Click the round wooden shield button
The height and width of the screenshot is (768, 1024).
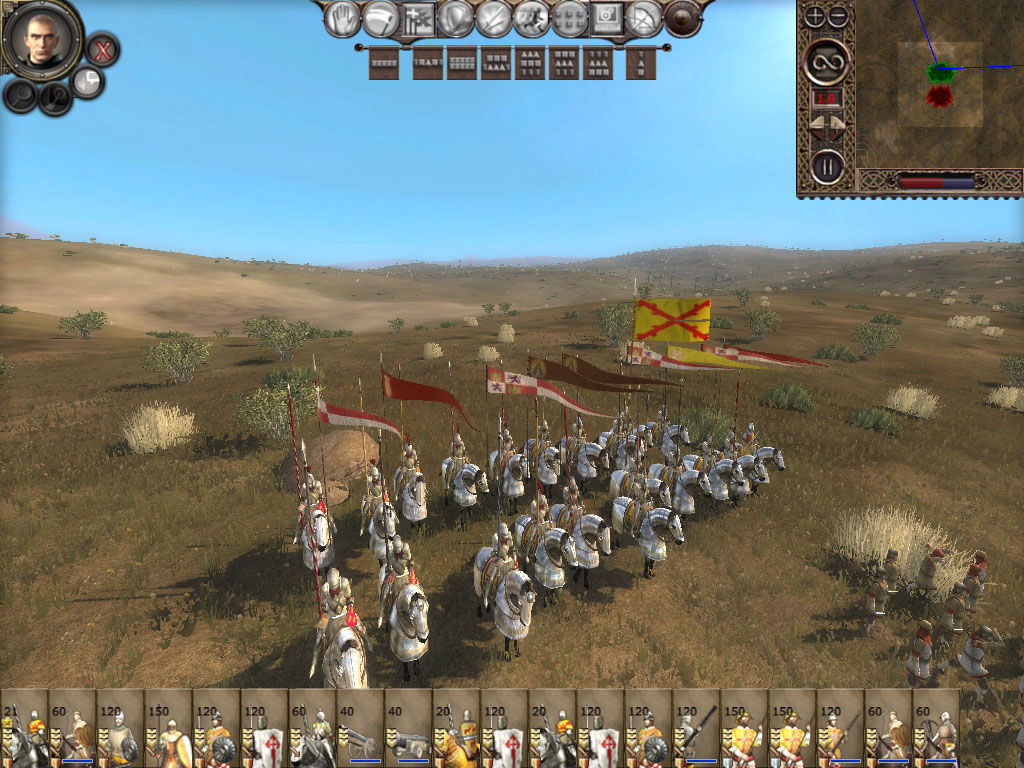coord(683,18)
